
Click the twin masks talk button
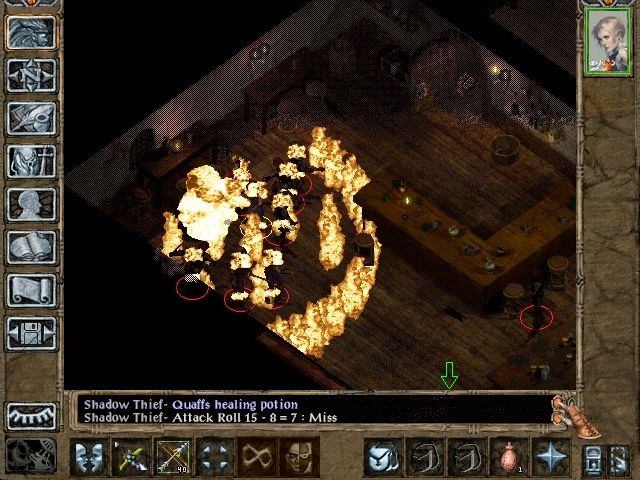point(88,458)
